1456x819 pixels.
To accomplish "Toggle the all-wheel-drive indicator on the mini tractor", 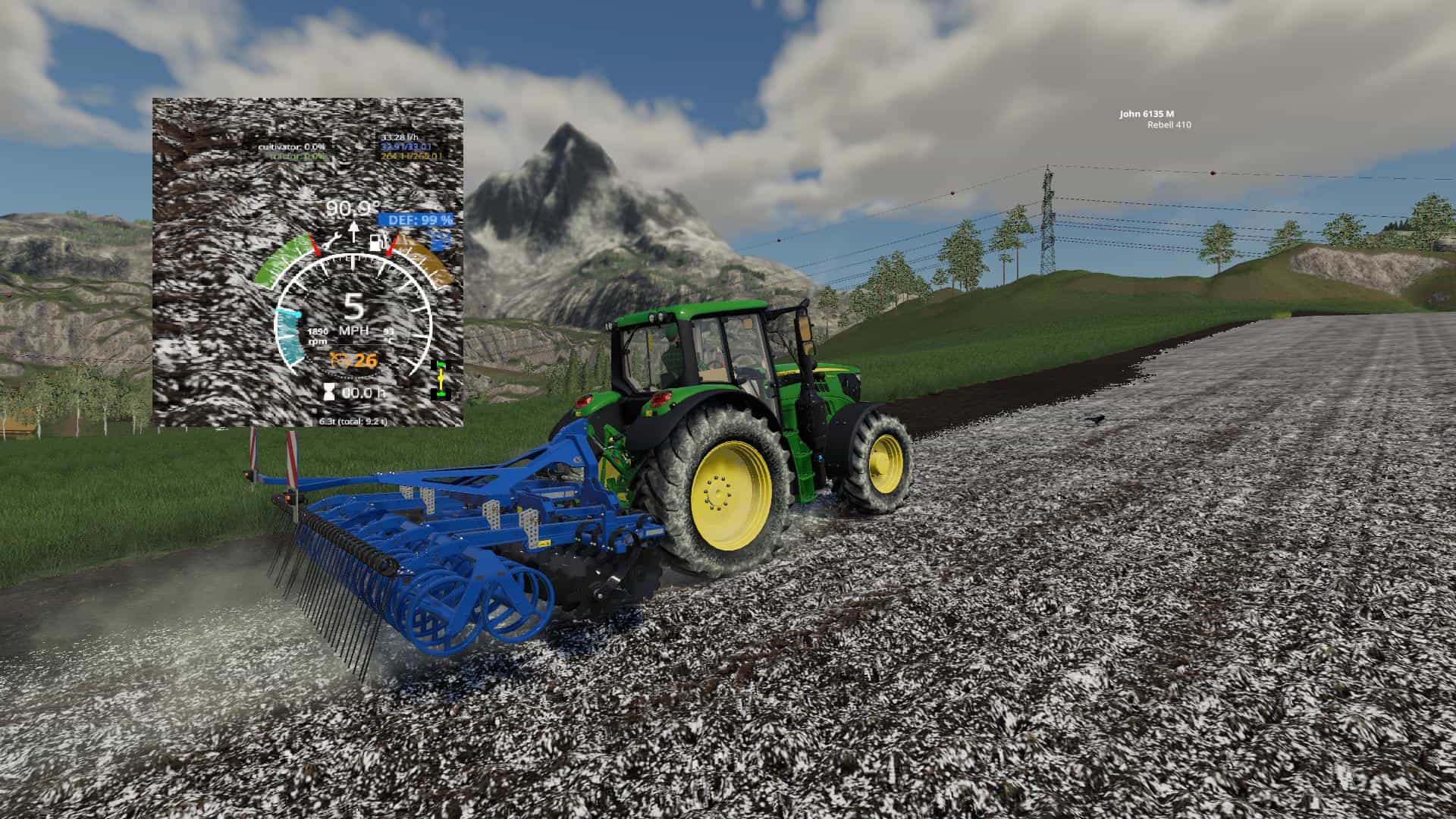I will [x=441, y=378].
